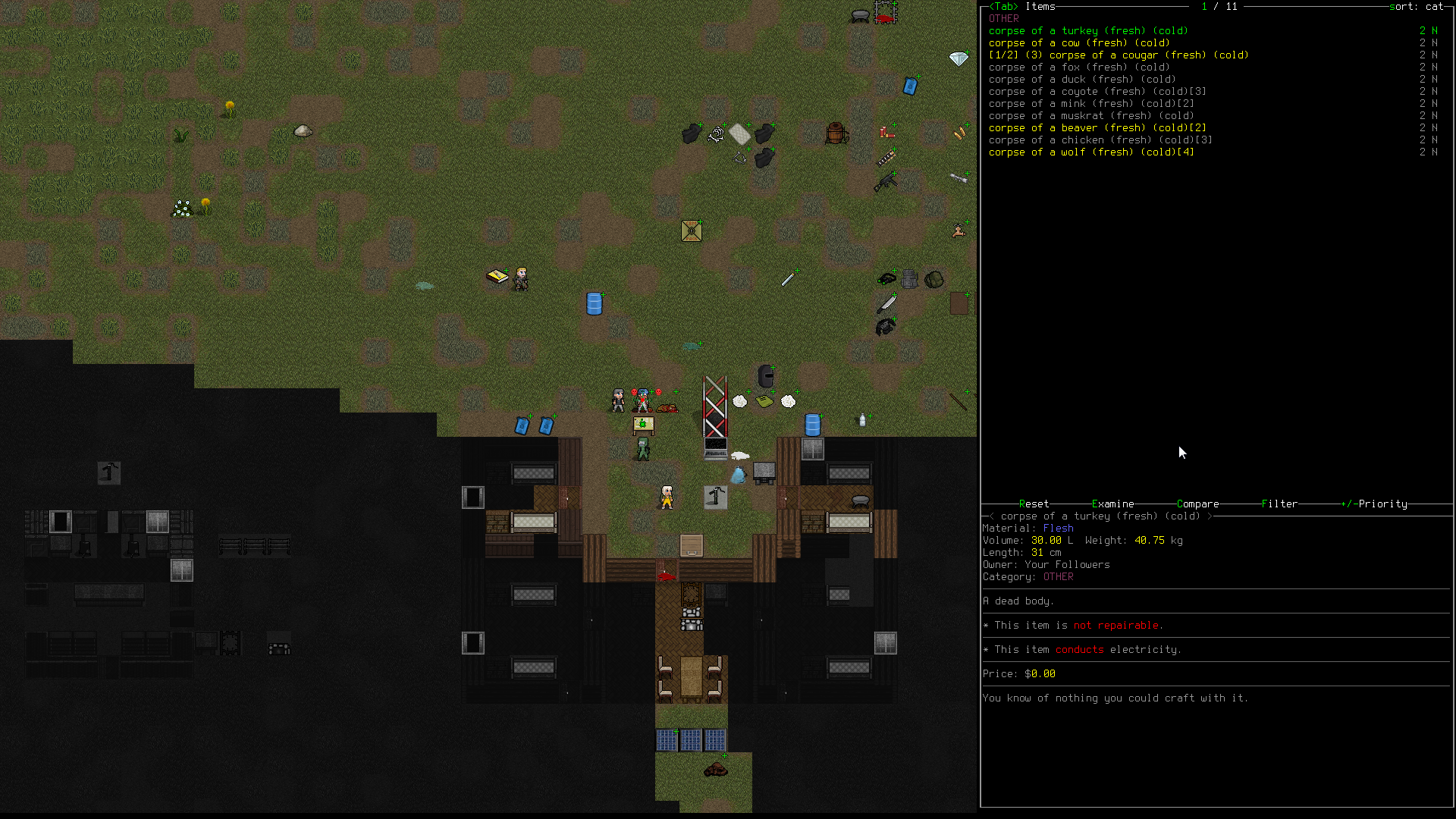Choose the mink corpse entry
The image size is (1456, 819).
click(1090, 104)
